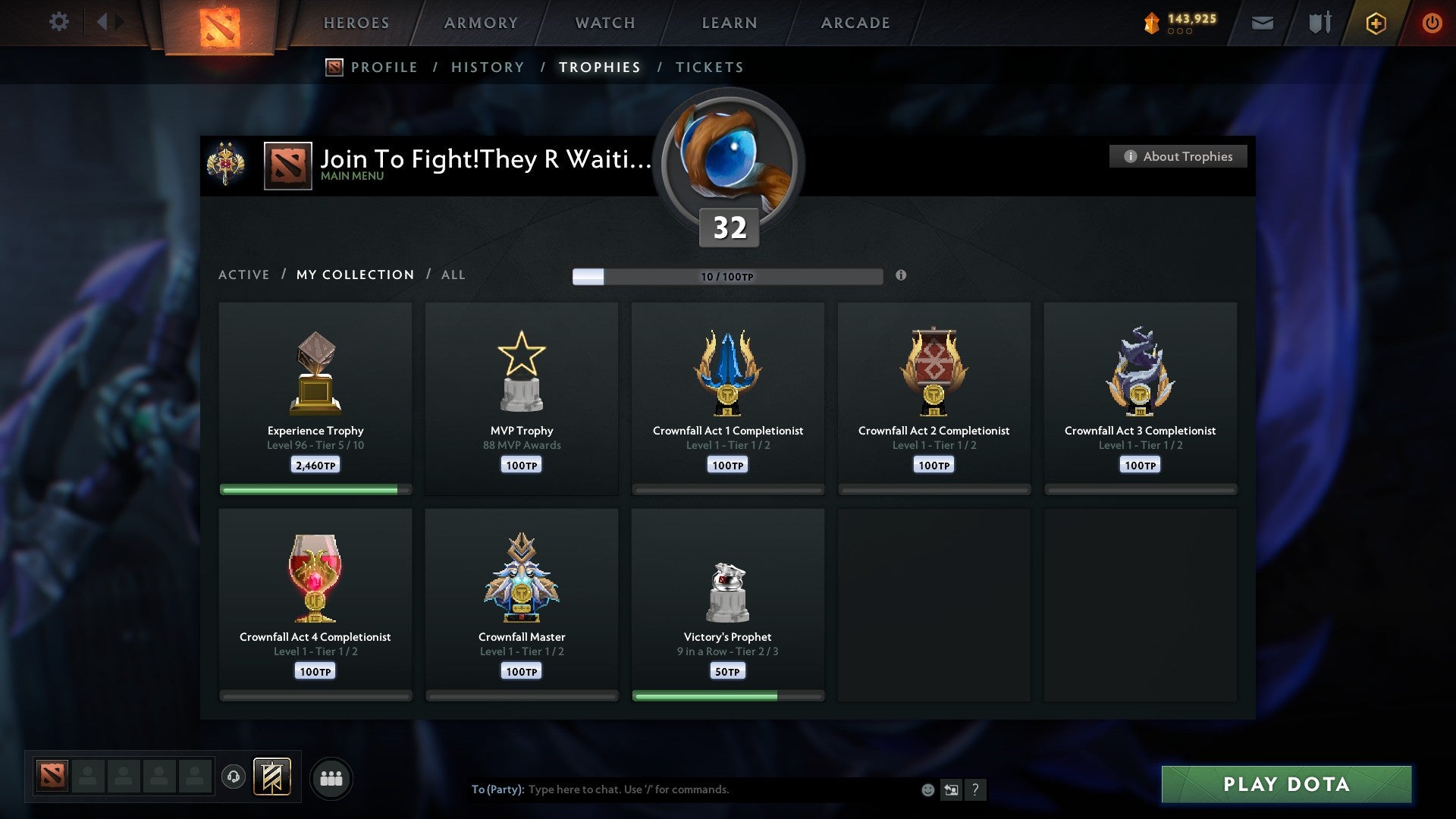The image size is (1456, 819).
Task: Open the mail/notifications envelope icon
Action: coord(1263,23)
